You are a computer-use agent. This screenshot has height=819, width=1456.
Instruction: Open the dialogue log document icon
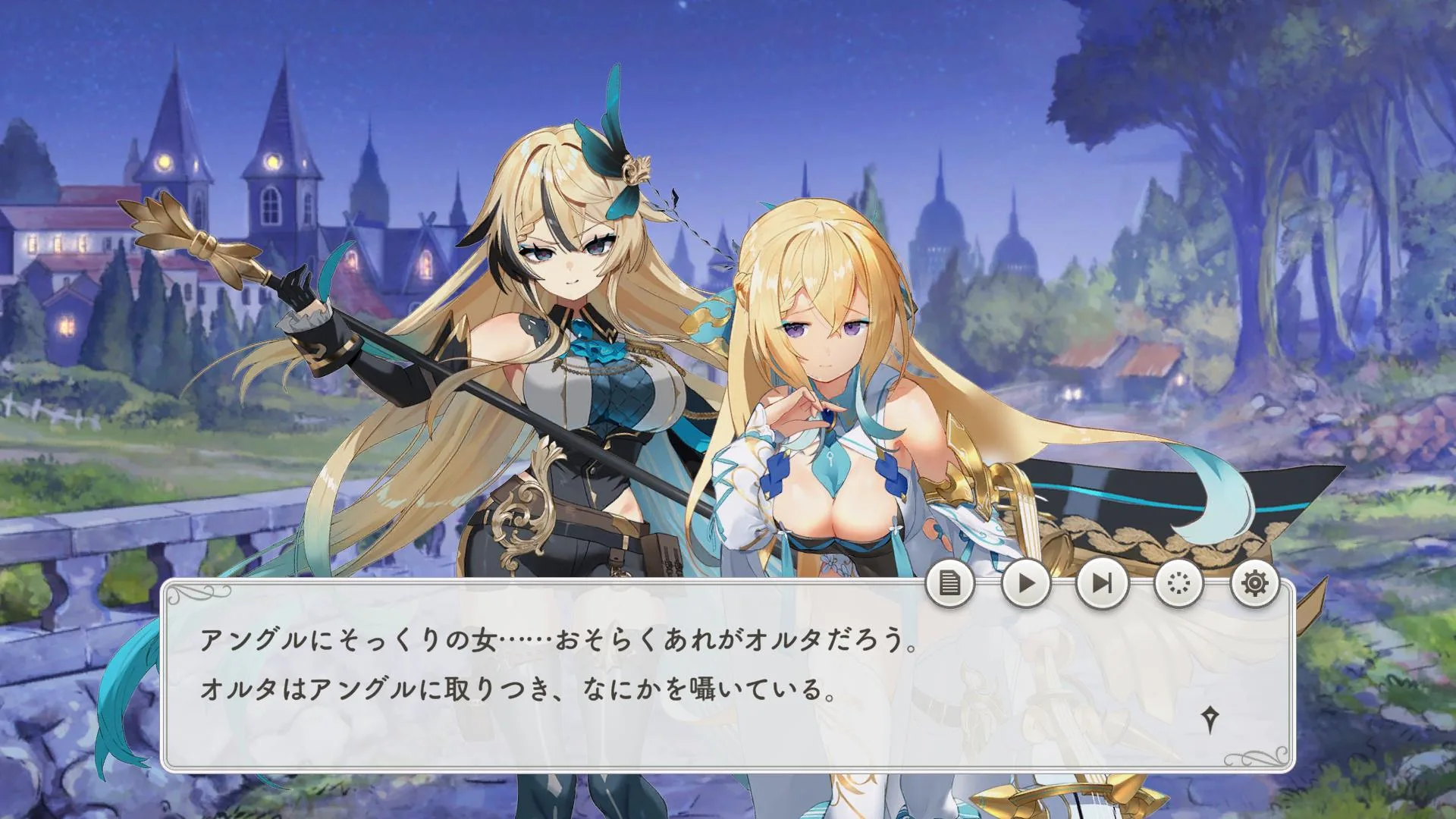click(x=949, y=583)
